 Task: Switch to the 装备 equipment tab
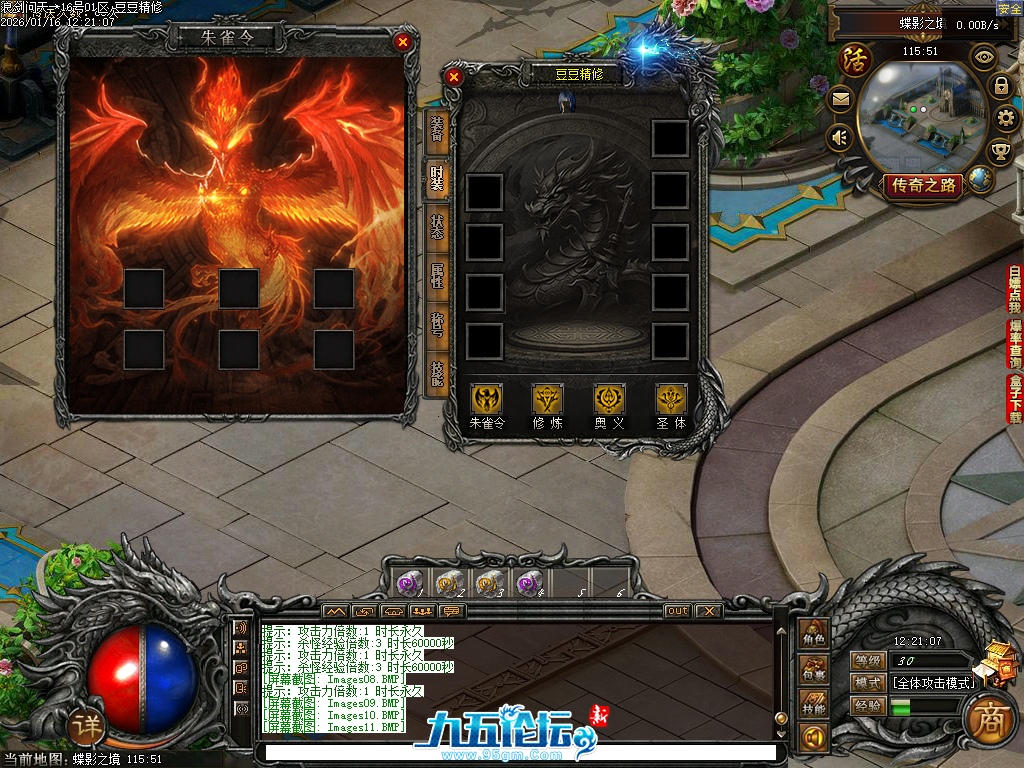[436, 128]
